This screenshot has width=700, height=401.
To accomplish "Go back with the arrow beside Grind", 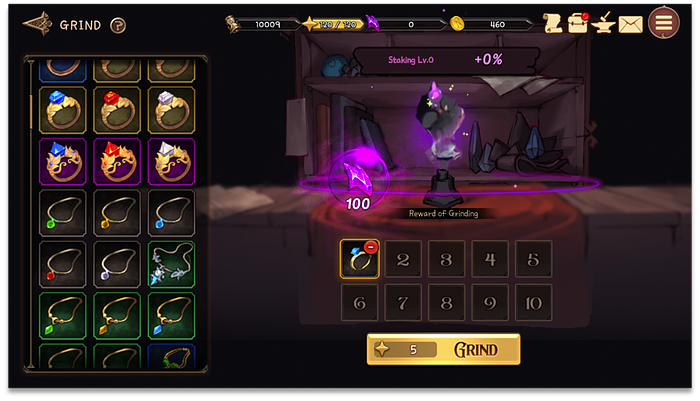I will pos(37,23).
